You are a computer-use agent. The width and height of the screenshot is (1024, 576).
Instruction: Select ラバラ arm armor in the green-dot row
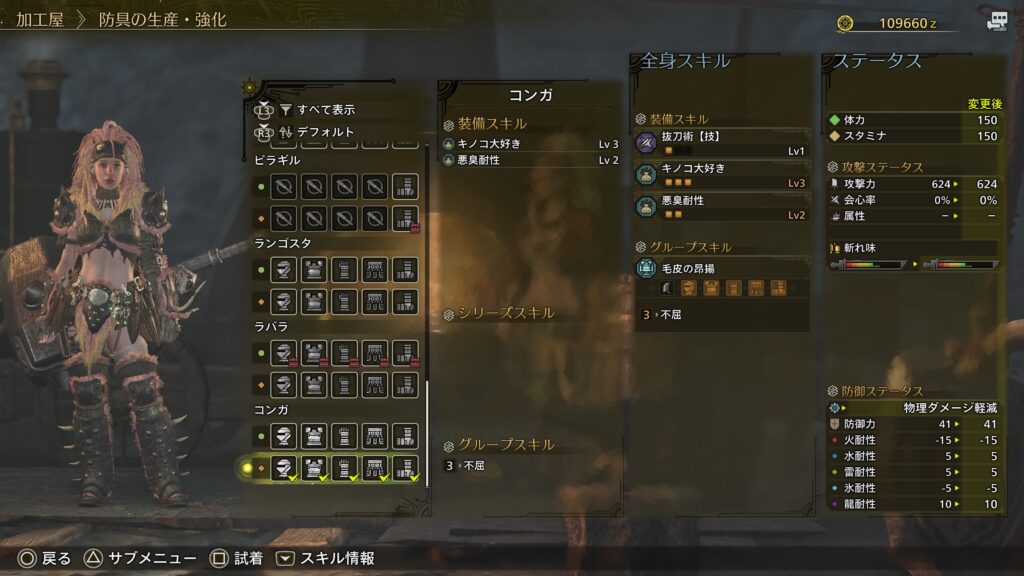(x=344, y=353)
